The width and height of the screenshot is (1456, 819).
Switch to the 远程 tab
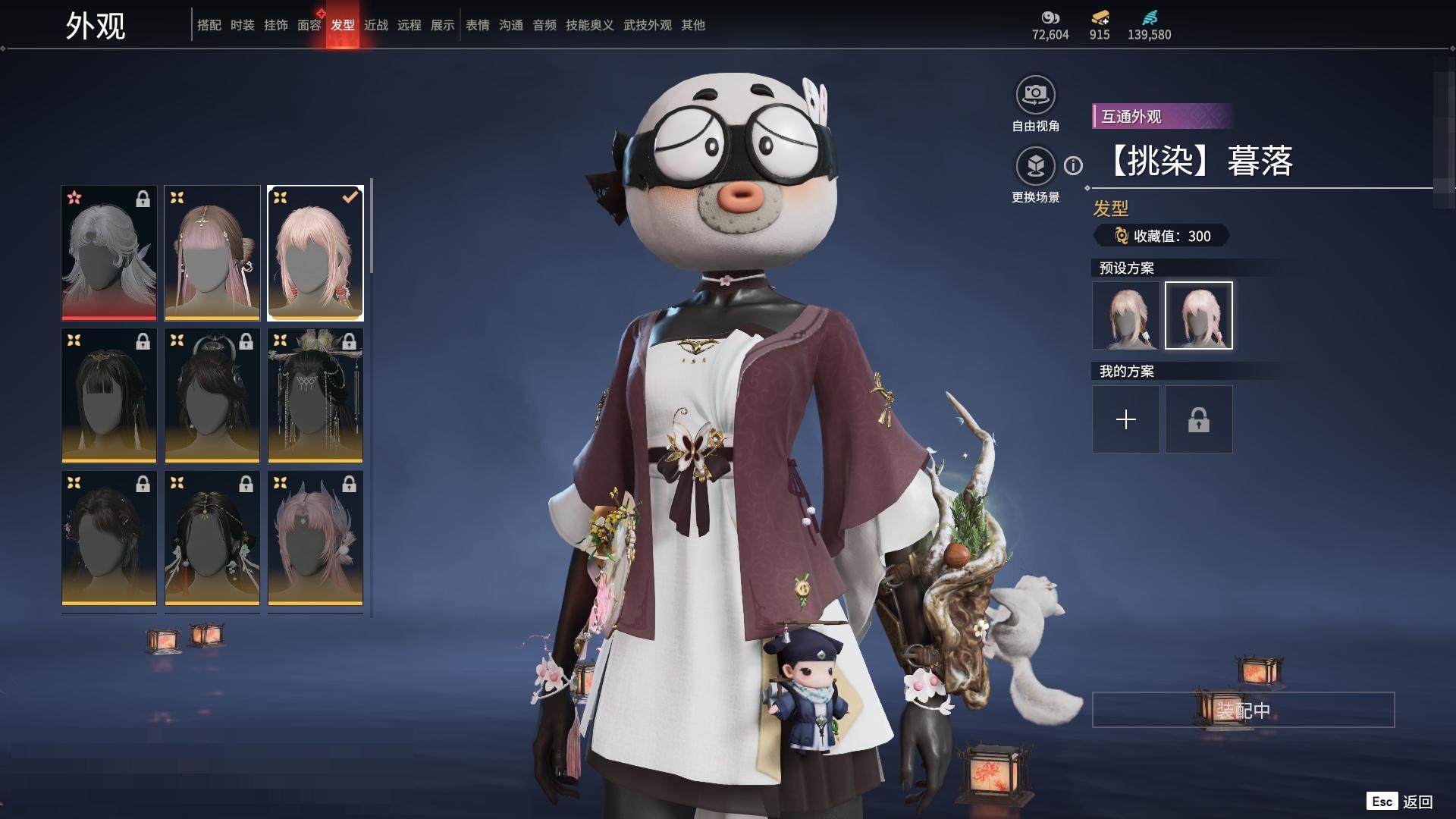(x=409, y=25)
